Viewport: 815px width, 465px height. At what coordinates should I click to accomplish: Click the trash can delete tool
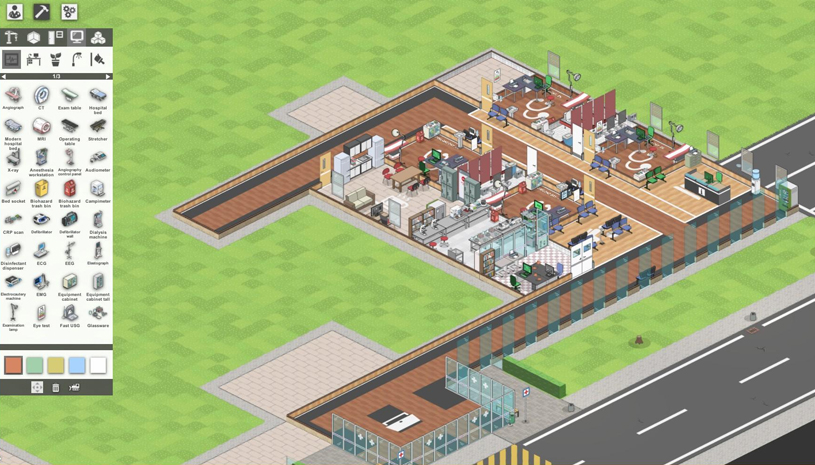click(x=56, y=388)
